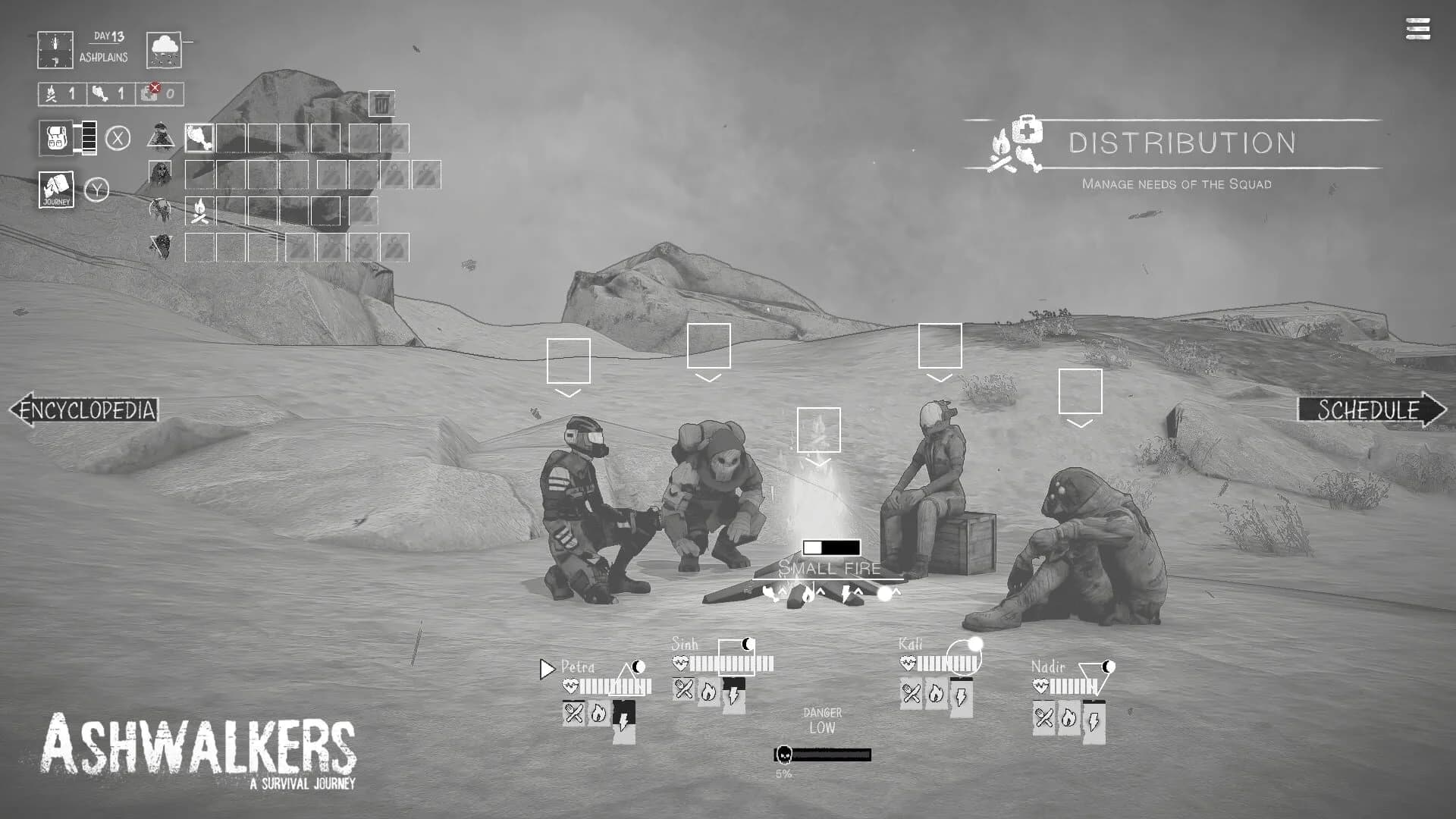Select the campfire item in the inventory grid

(199, 213)
